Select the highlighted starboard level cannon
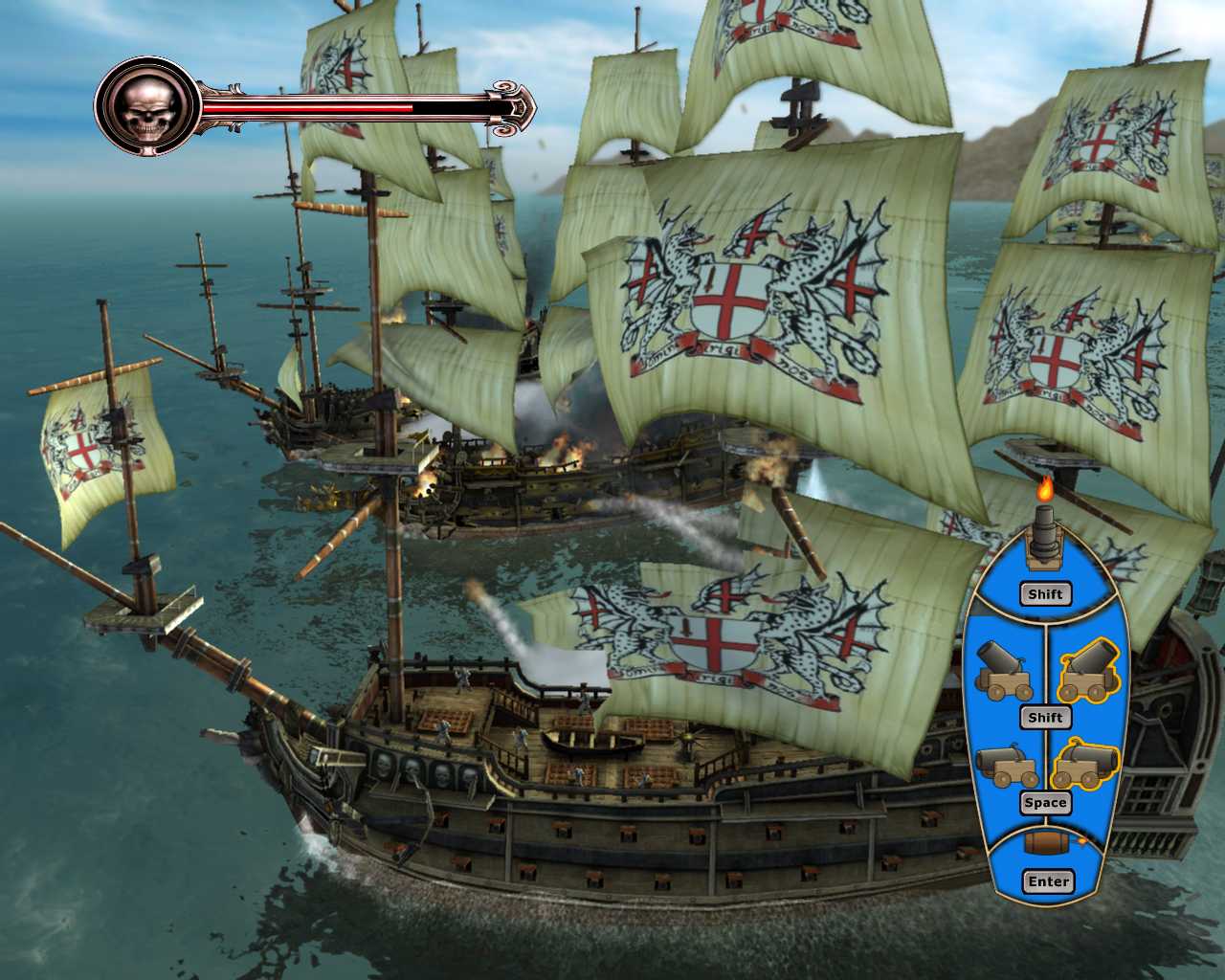 1085,765
